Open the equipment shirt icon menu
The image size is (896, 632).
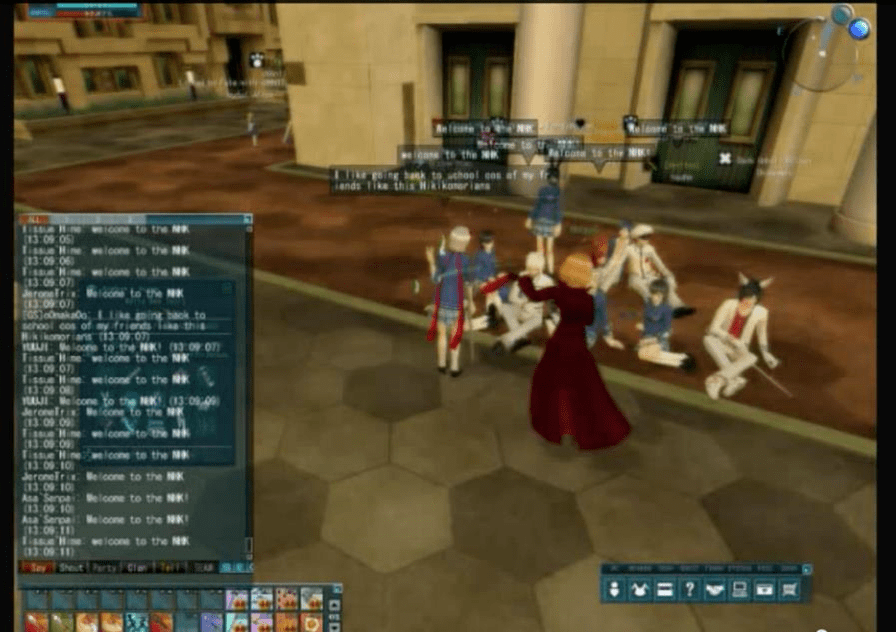coord(639,590)
